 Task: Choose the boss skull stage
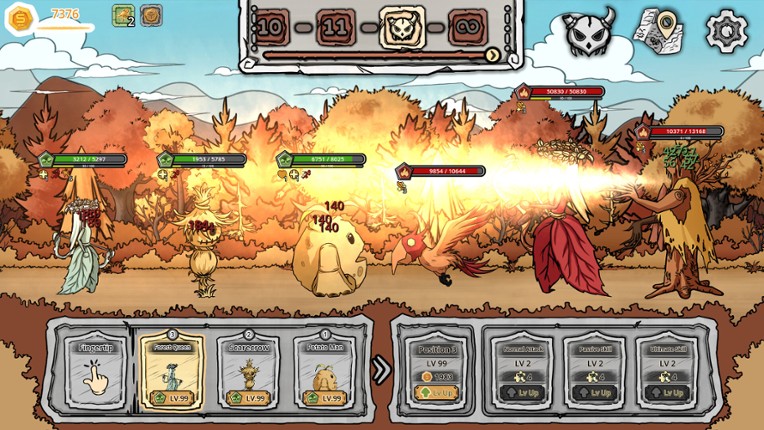402,28
